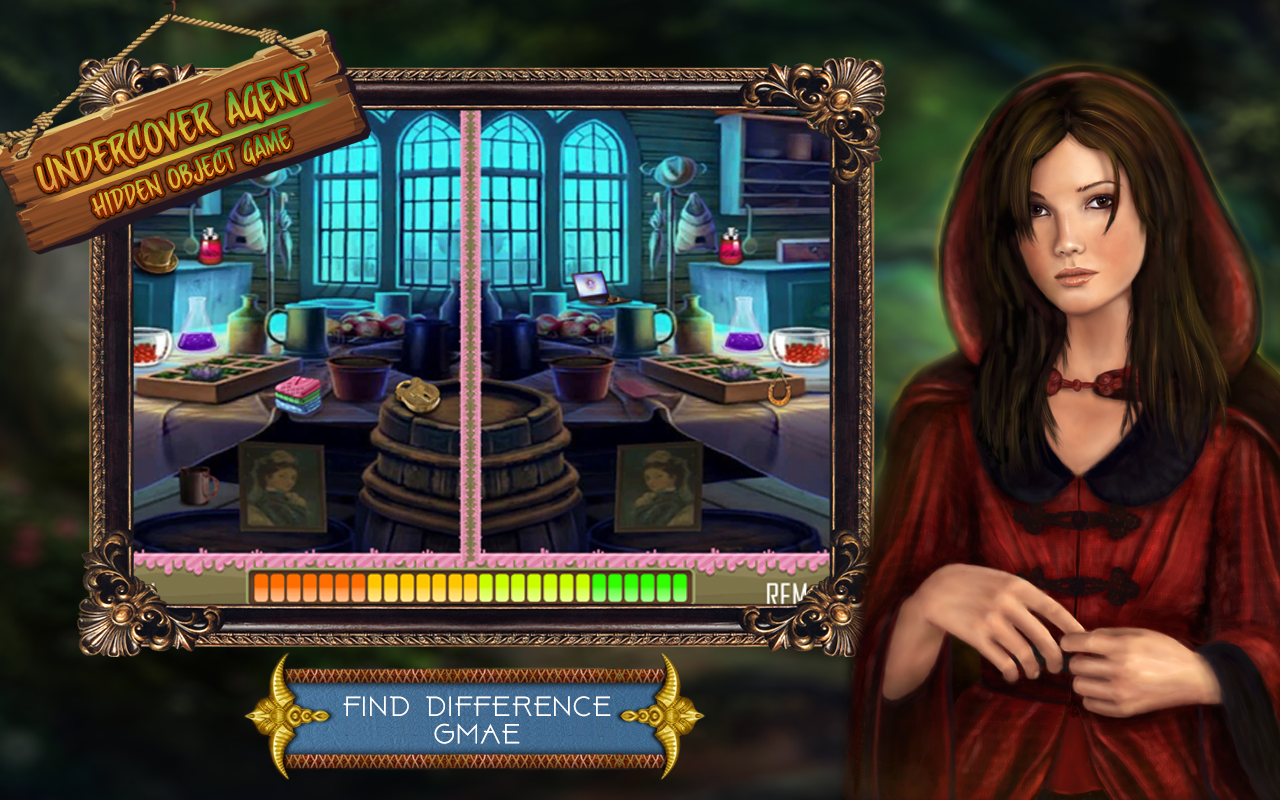Click the REM label on the progress bar
Screen dimensions: 1280x800
coord(787,593)
